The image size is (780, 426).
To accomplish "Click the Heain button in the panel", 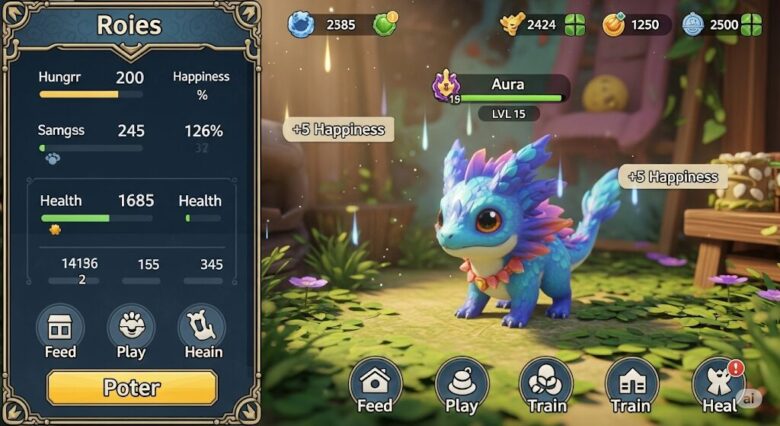I will pyautogui.click(x=202, y=331).
